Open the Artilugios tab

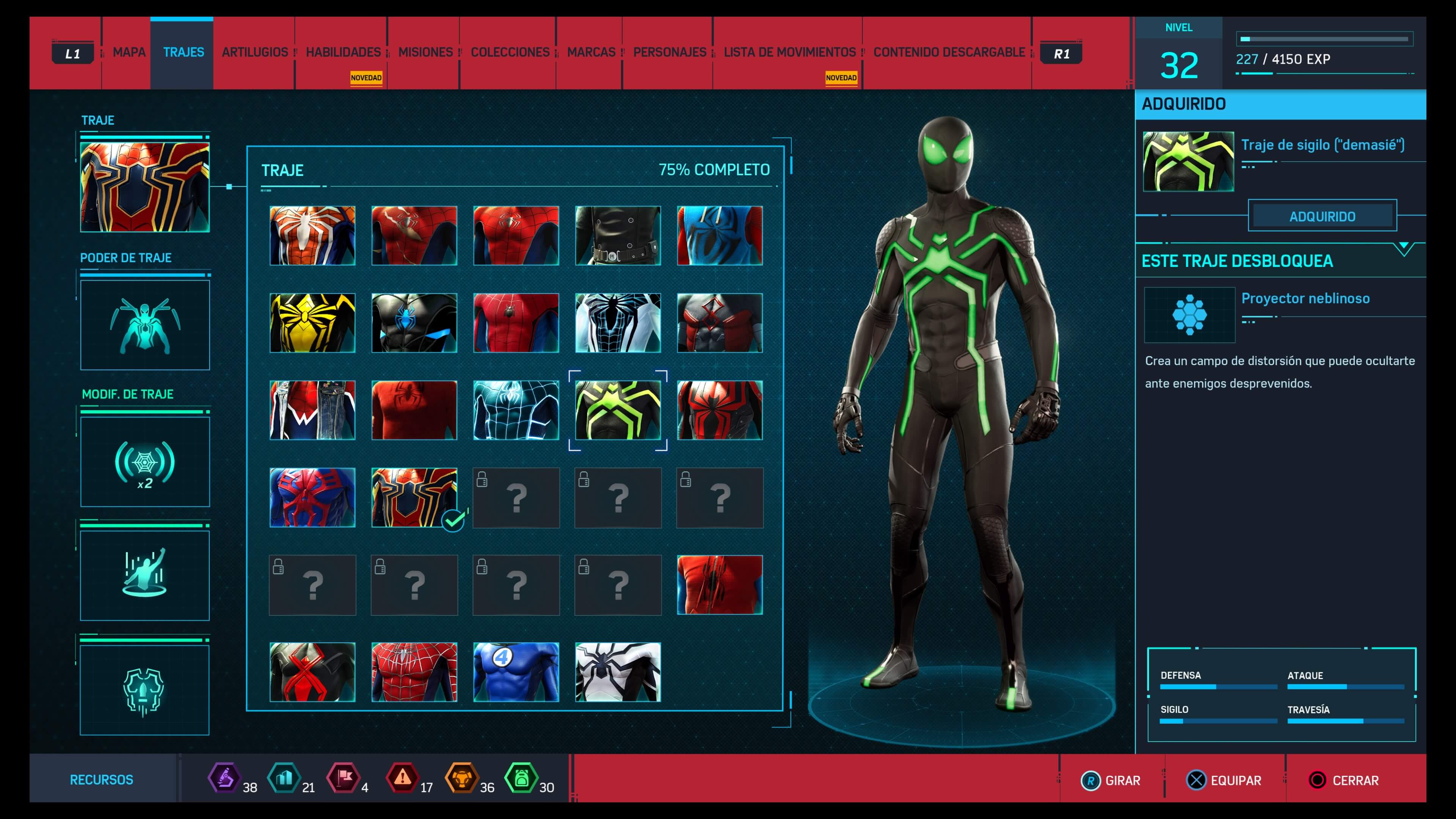255,53
